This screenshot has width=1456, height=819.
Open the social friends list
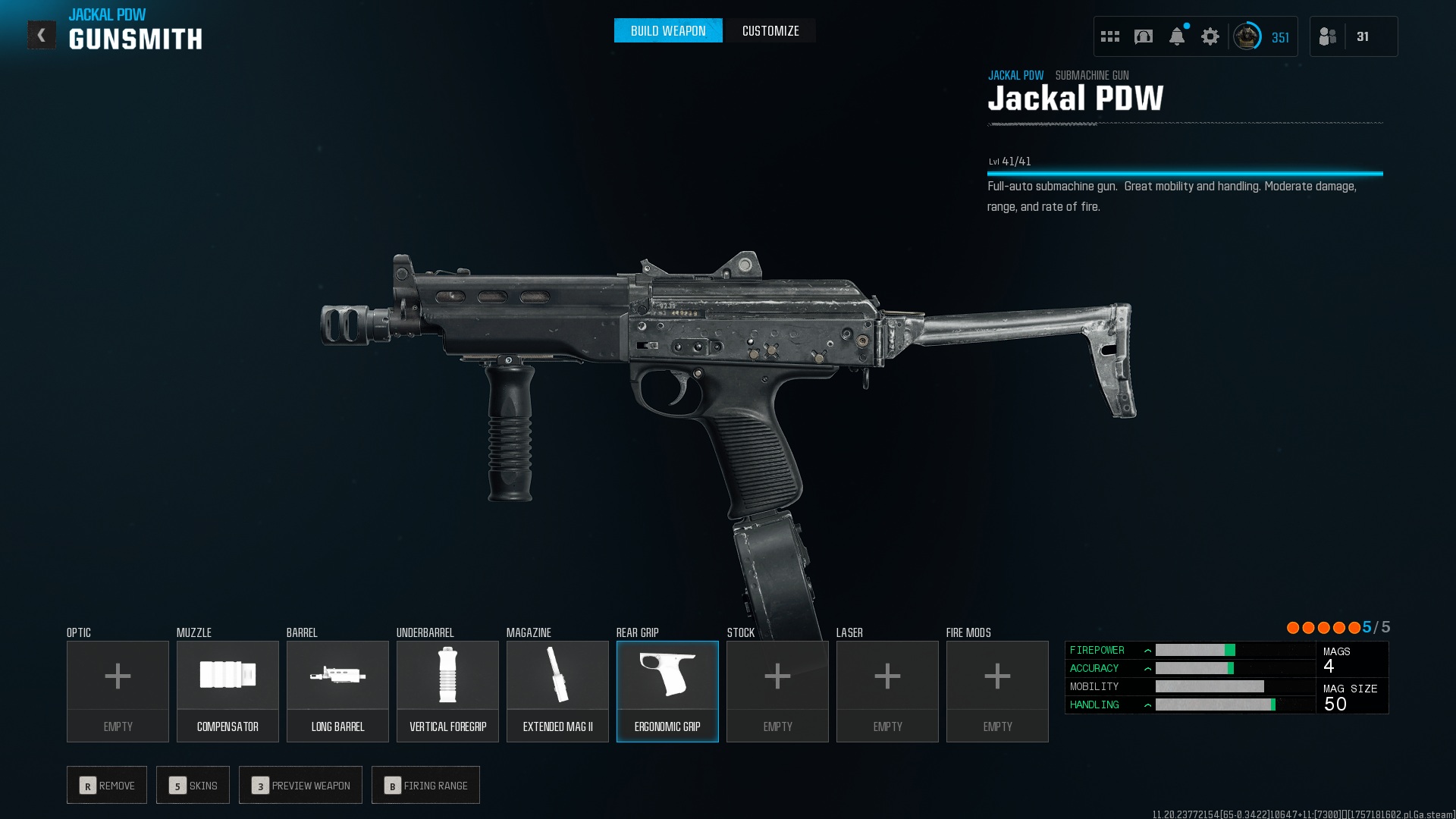[x=1328, y=36]
